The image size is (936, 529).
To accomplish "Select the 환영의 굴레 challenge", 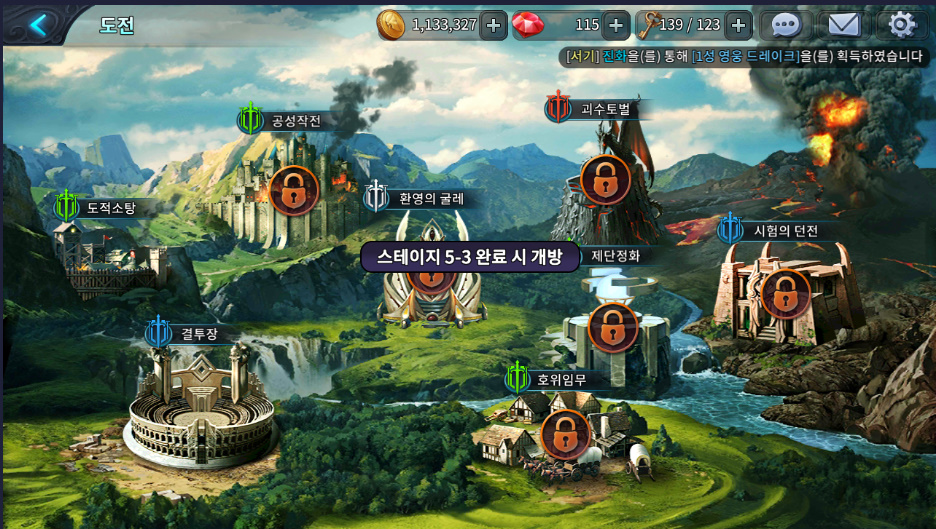I will (x=432, y=290).
